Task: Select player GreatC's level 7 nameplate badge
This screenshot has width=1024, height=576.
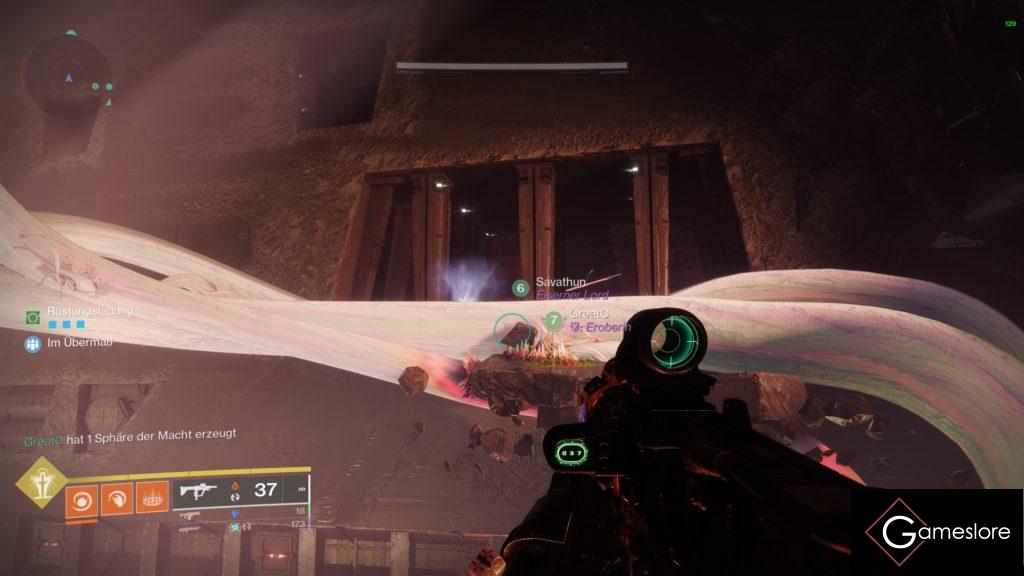Action: (554, 320)
